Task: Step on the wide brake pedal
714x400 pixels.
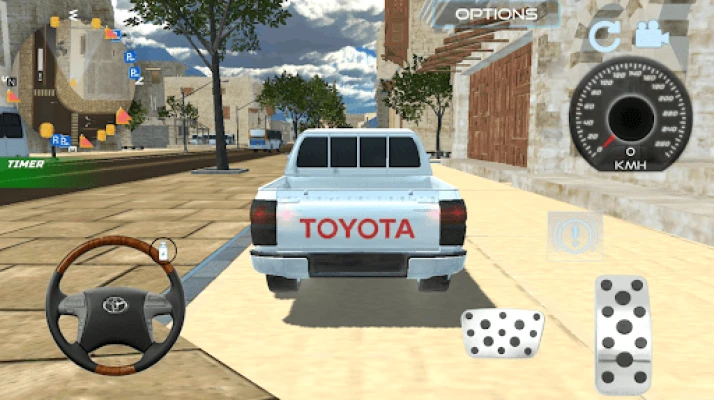Action: [x=502, y=333]
